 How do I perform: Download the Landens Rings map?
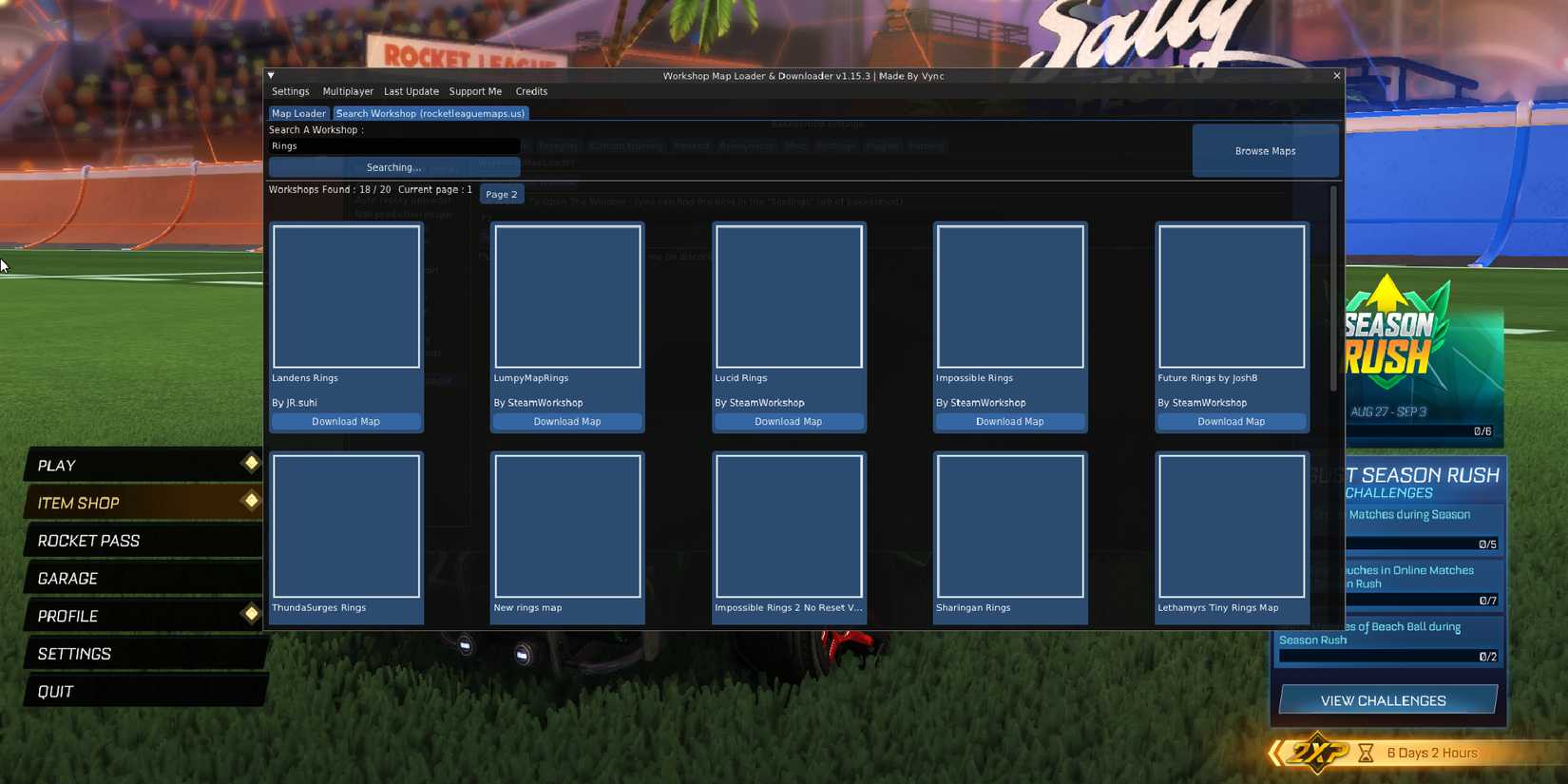tap(346, 421)
